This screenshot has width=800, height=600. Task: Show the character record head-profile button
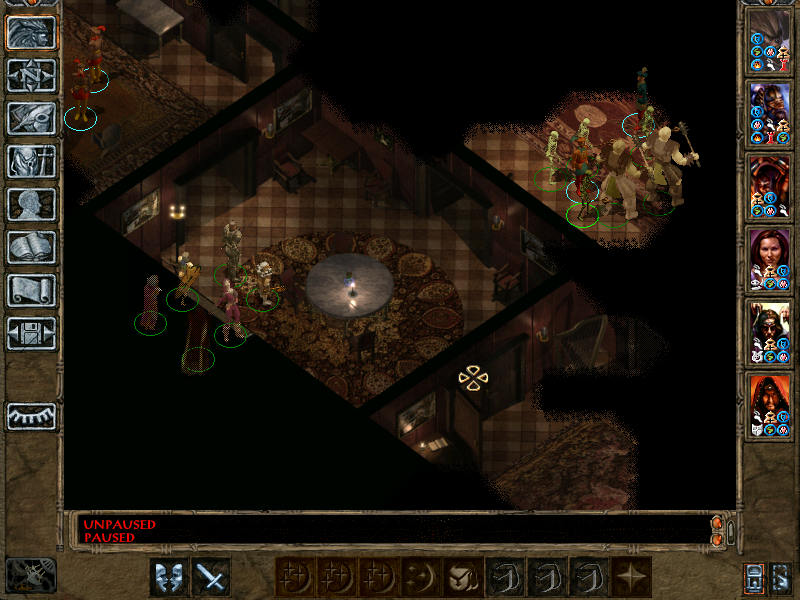(x=32, y=204)
